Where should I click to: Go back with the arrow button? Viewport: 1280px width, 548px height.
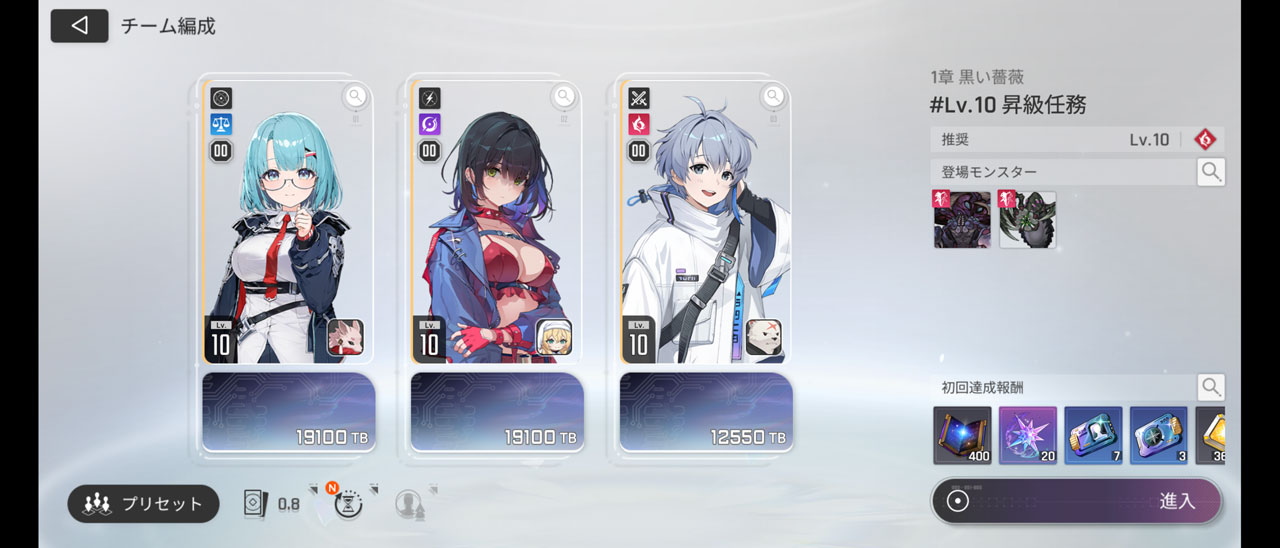79,26
